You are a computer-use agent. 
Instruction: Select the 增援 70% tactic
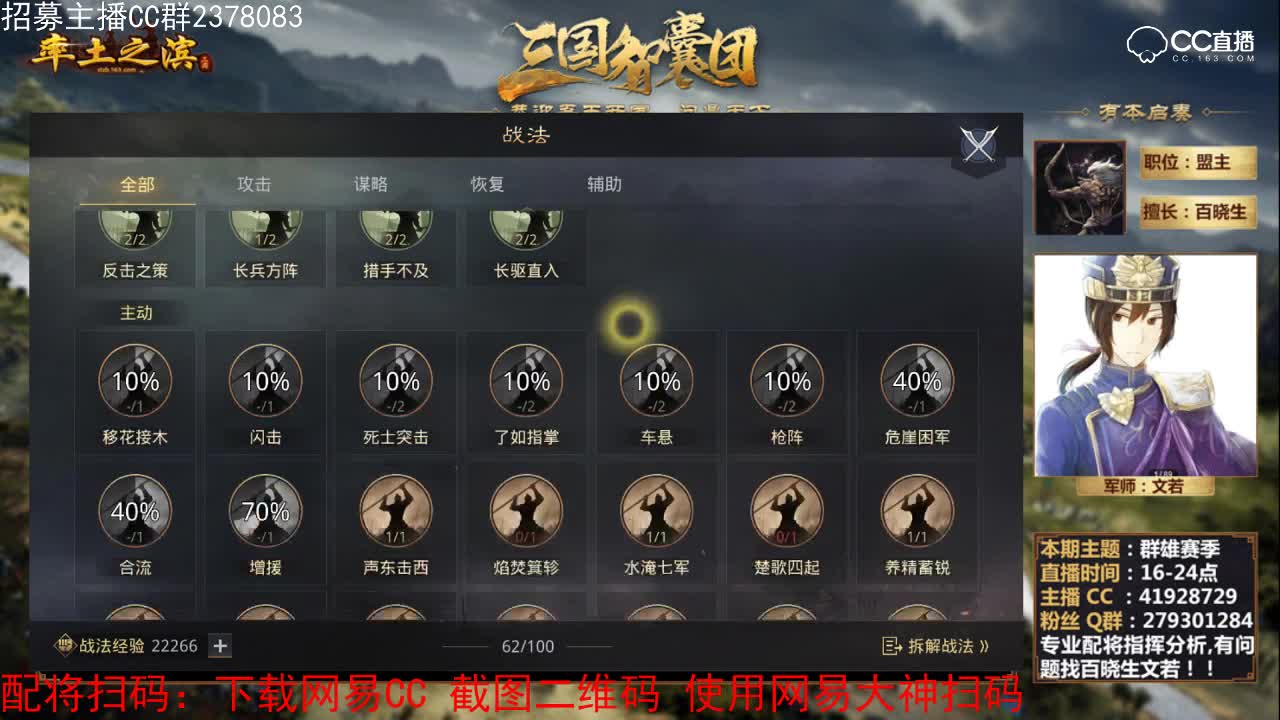point(265,512)
